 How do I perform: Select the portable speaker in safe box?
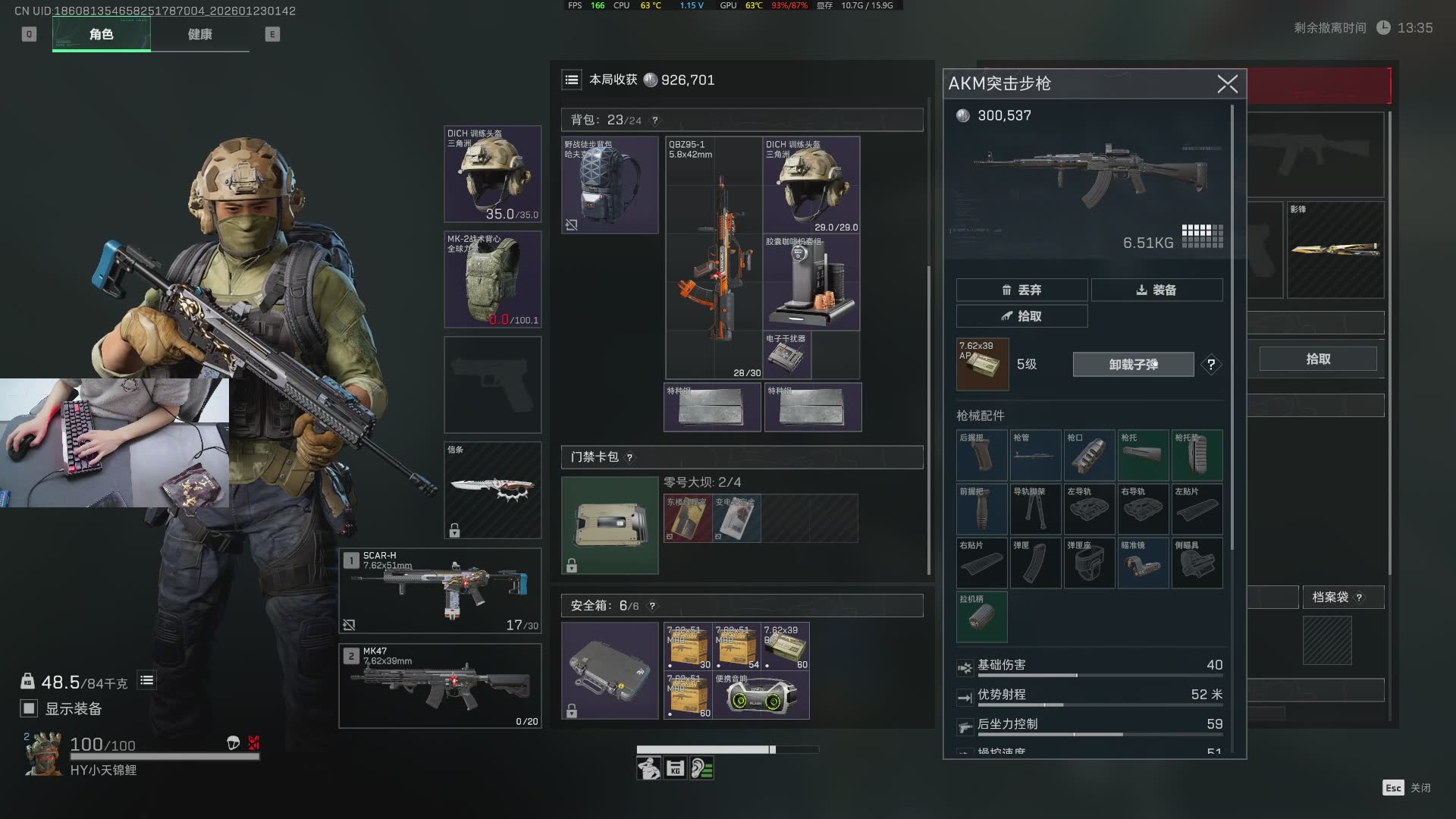pyautogui.click(x=761, y=695)
